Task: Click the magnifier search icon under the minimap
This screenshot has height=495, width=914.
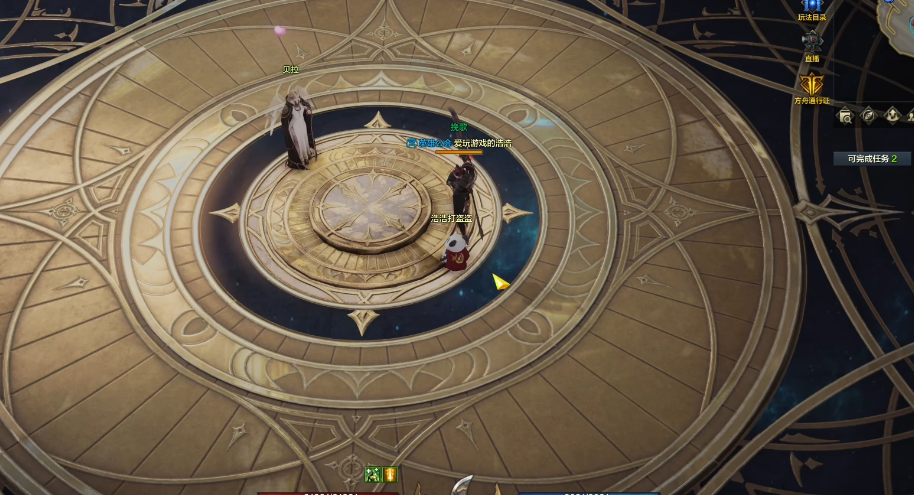Action: [846, 116]
